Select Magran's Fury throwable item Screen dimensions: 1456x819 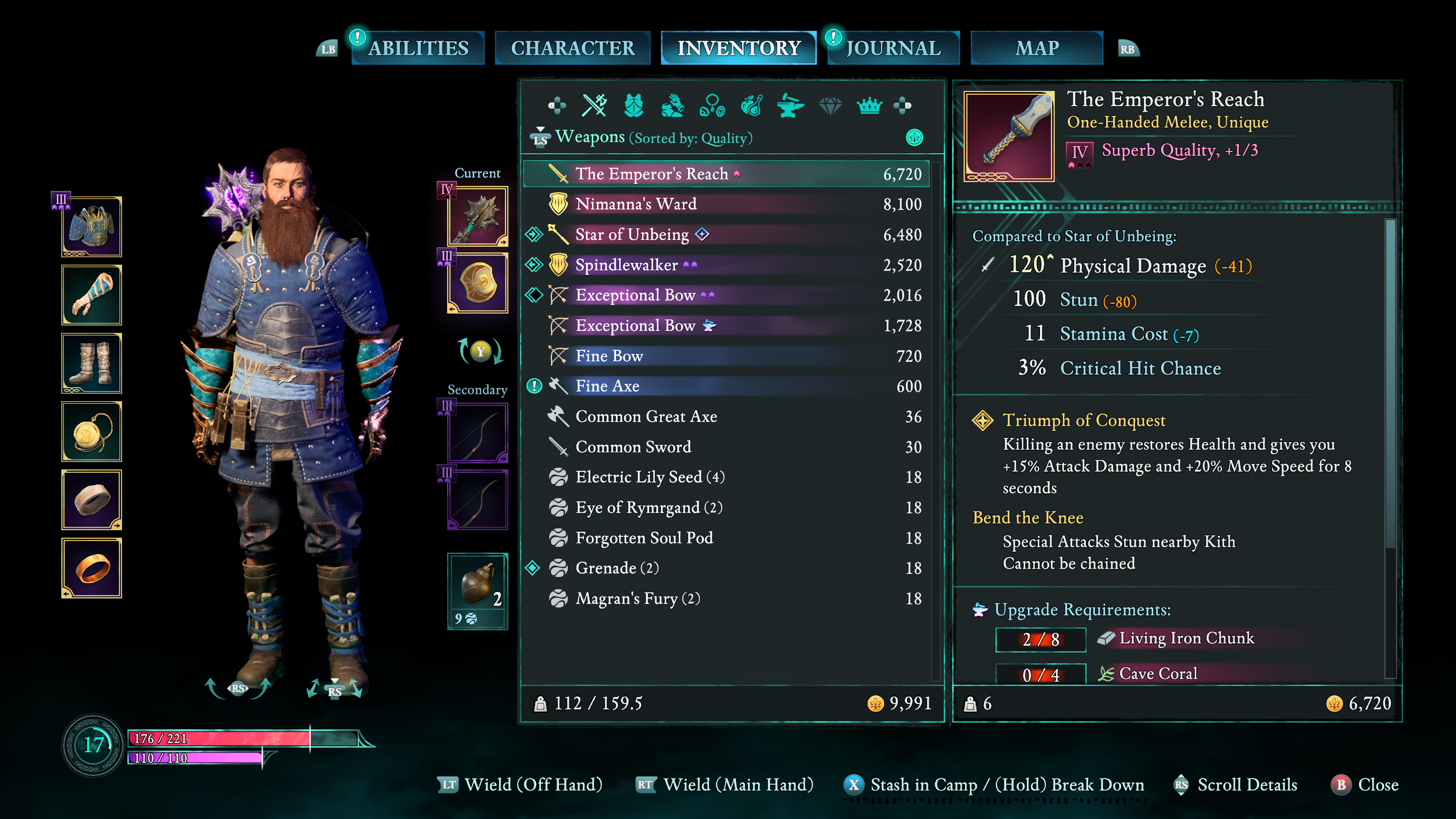tap(637, 599)
